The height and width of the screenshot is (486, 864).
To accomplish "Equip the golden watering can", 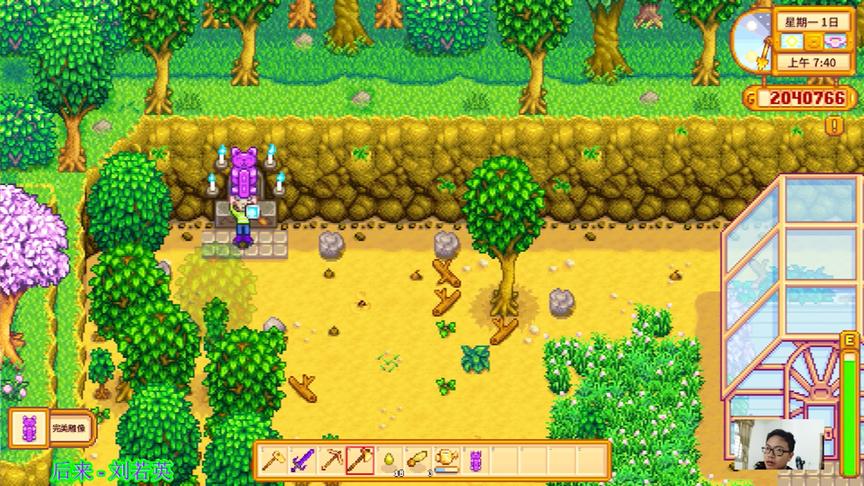I will coord(447,461).
